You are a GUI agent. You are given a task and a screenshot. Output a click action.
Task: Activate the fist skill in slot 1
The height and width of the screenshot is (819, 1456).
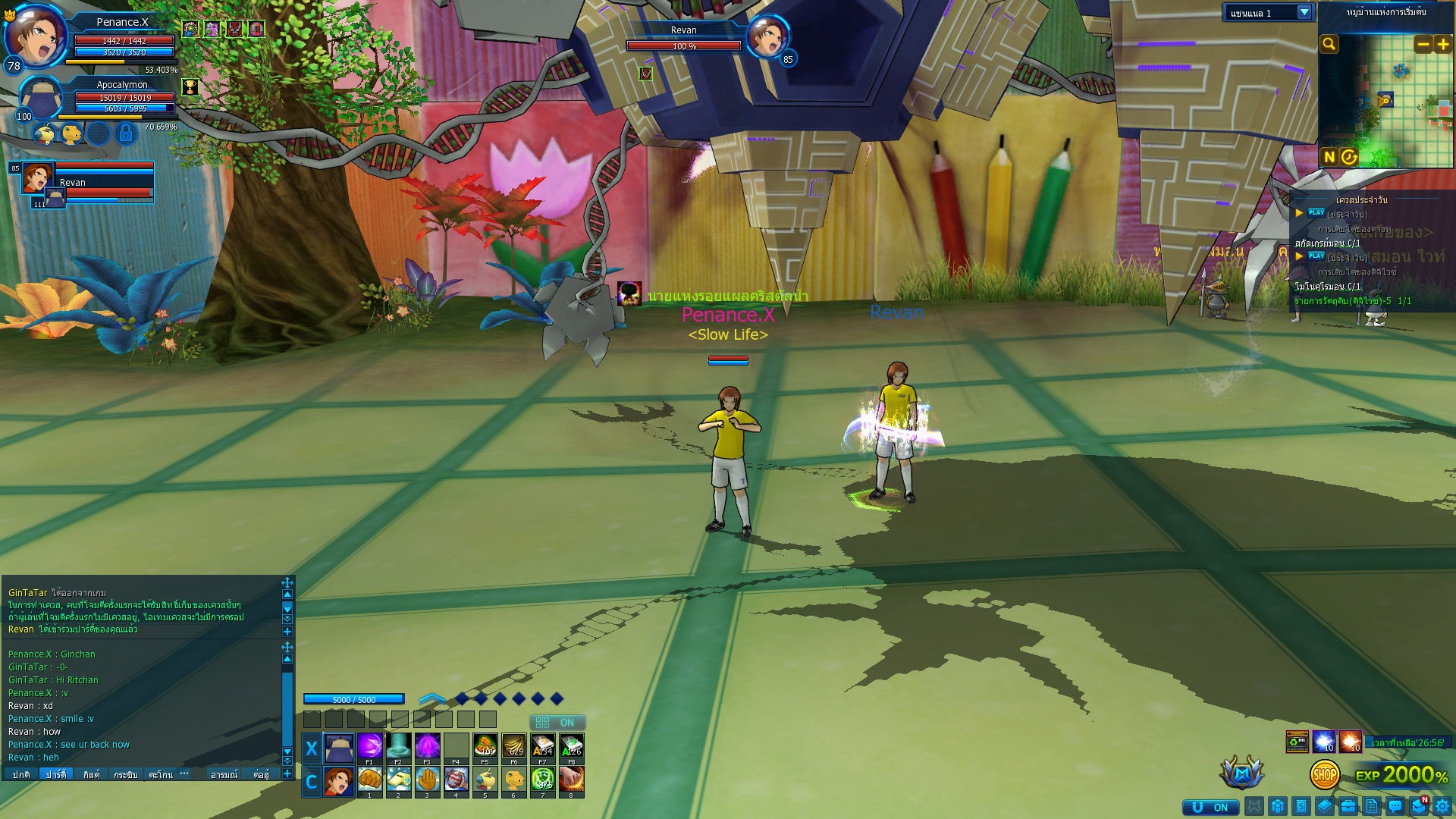(x=369, y=780)
